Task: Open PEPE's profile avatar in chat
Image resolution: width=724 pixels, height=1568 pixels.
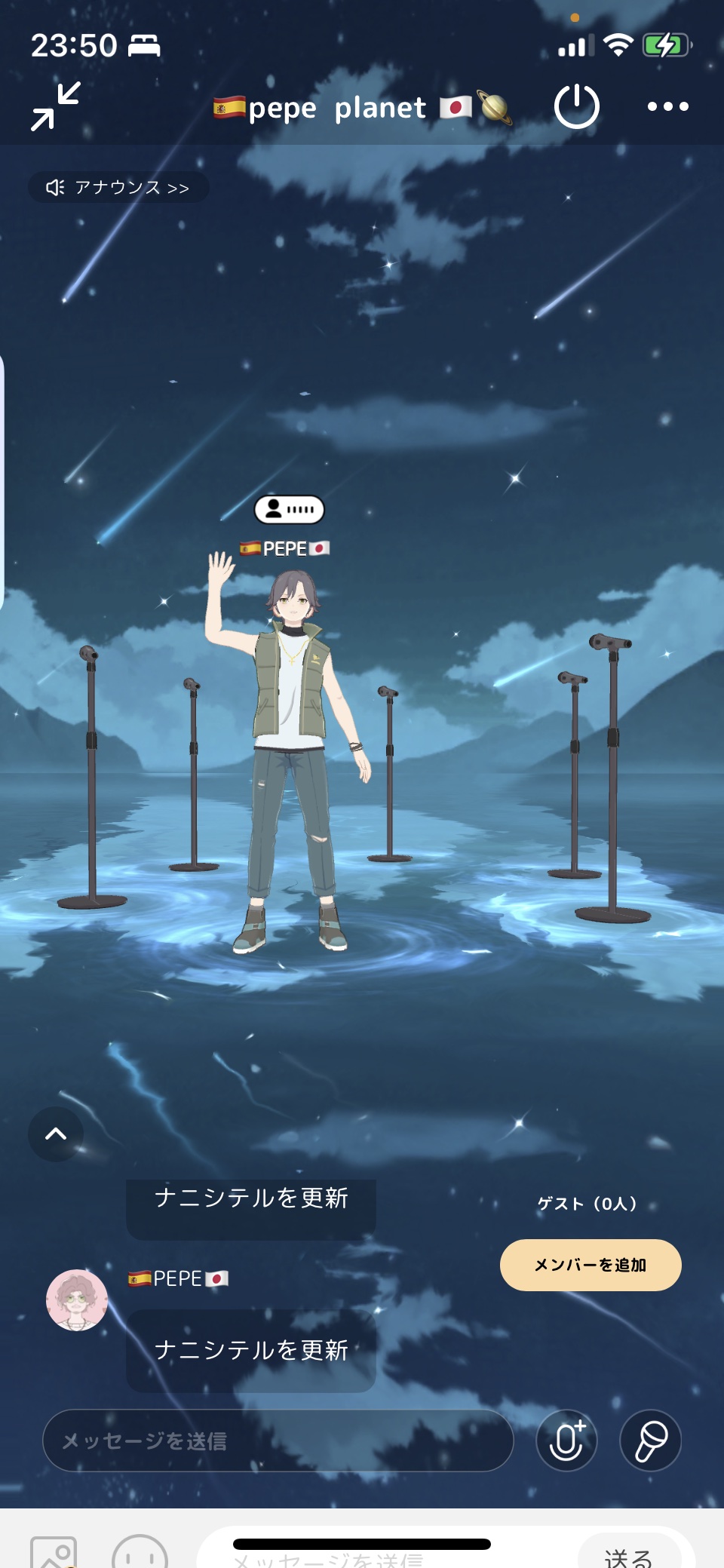Action: (77, 1300)
